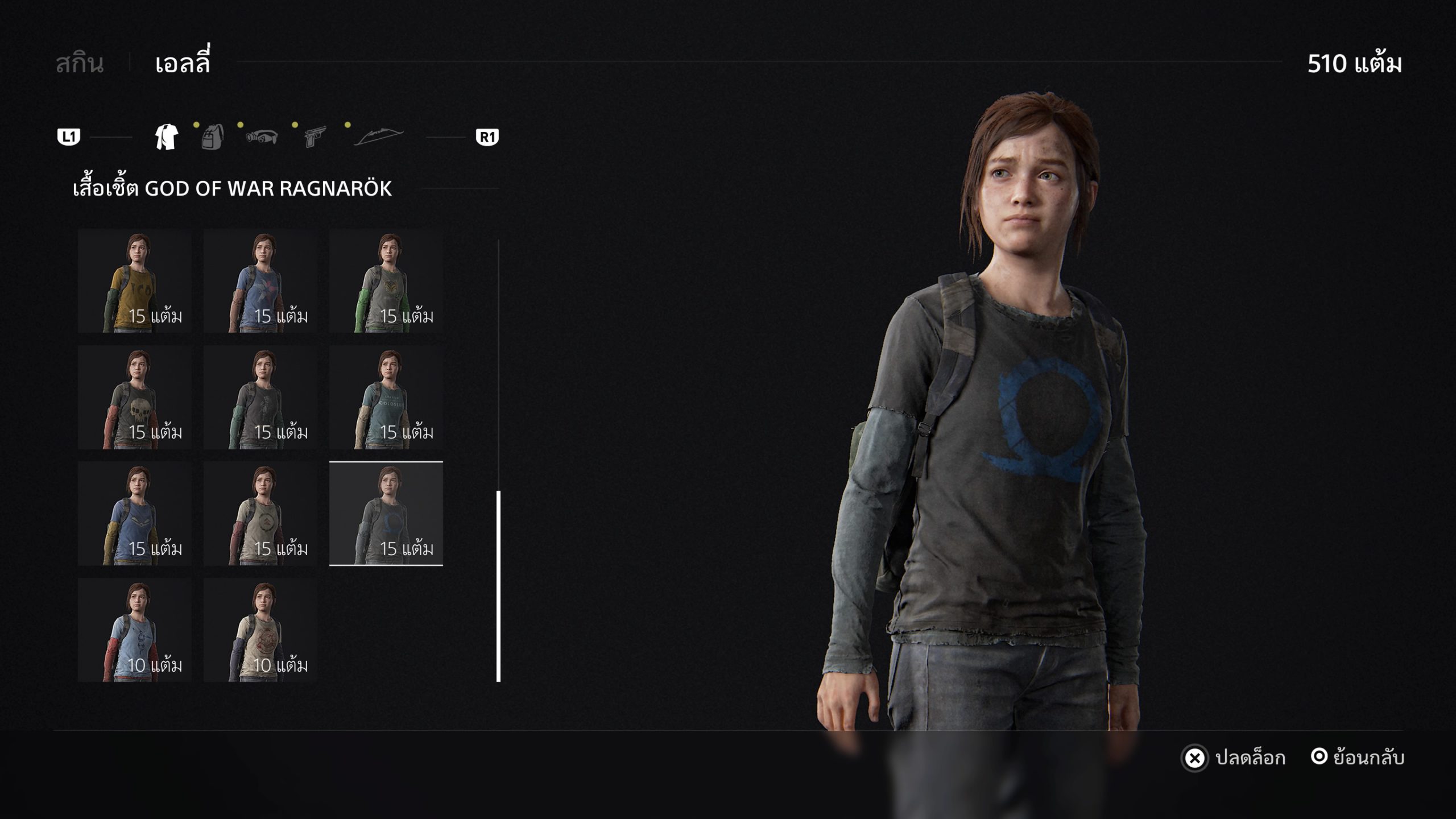Select the yellow ICO shirt skin
This screenshot has height=819, width=1456.
pos(135,282)
